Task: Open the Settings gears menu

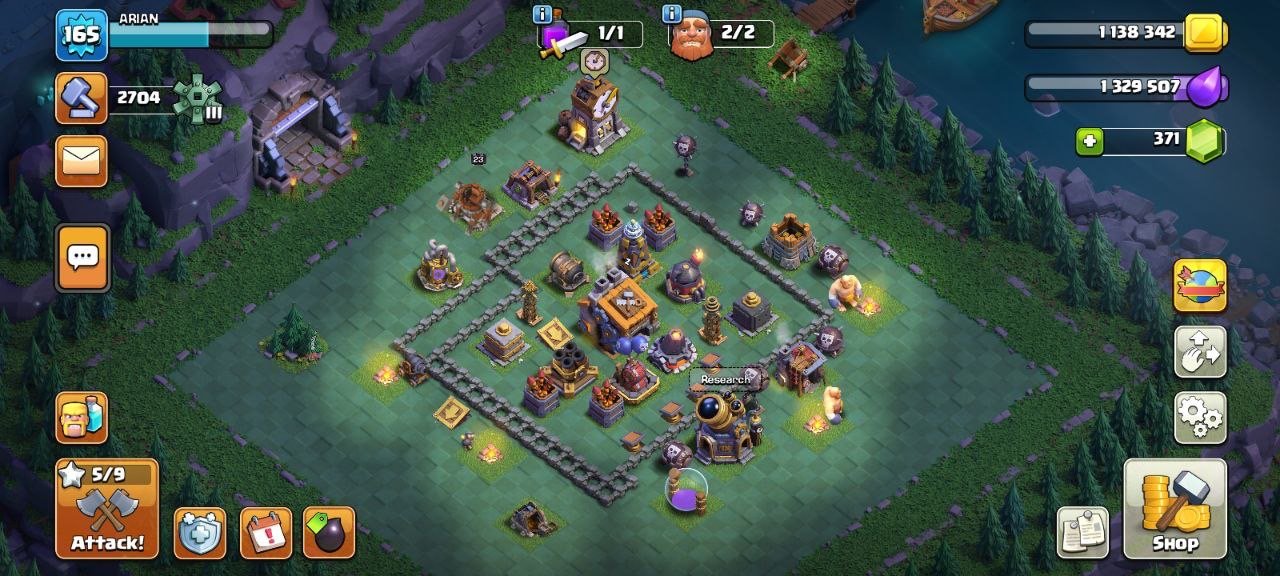Action: tap(1199, 417)
